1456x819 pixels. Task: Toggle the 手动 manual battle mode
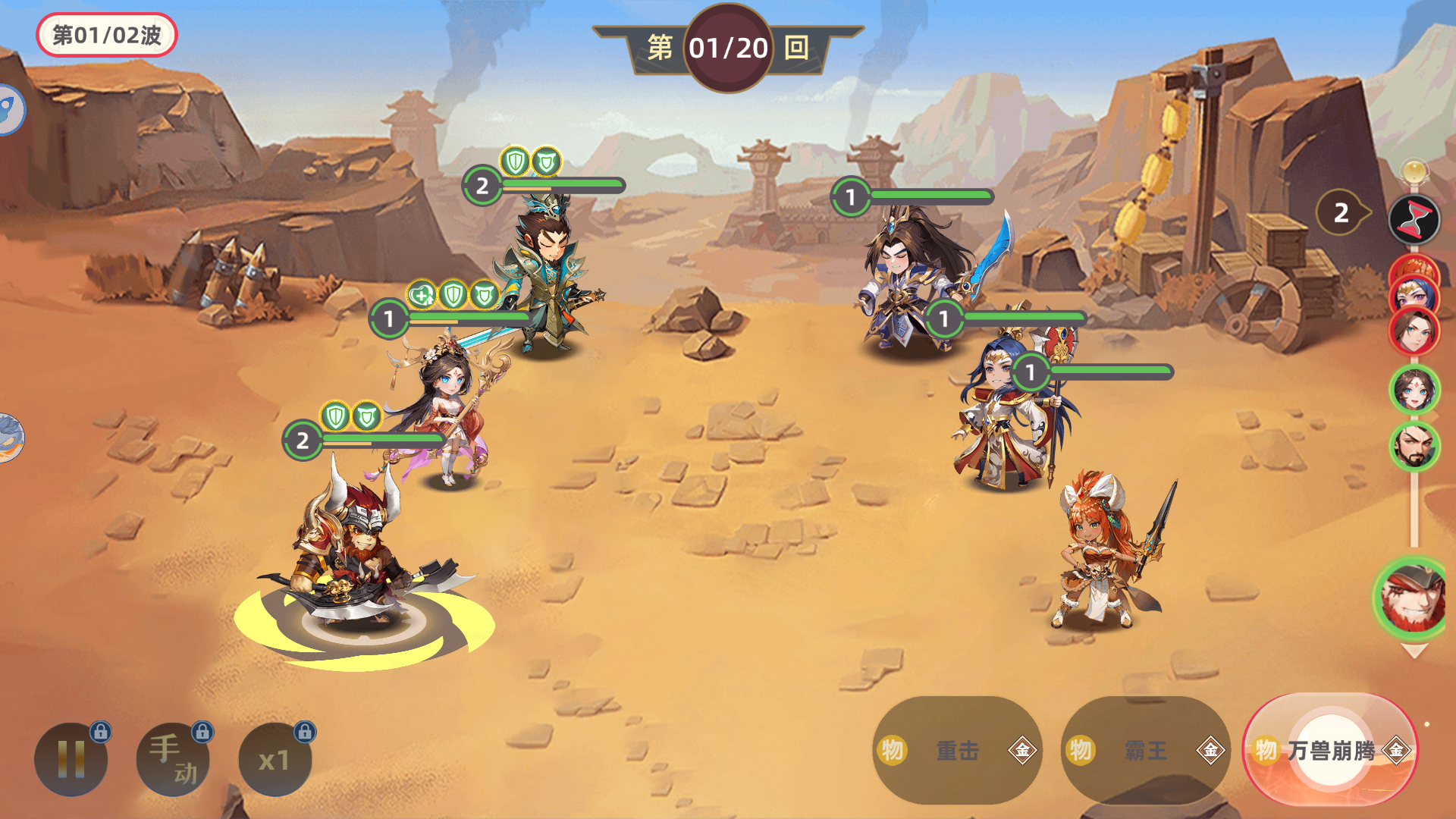tap(173, 759)
